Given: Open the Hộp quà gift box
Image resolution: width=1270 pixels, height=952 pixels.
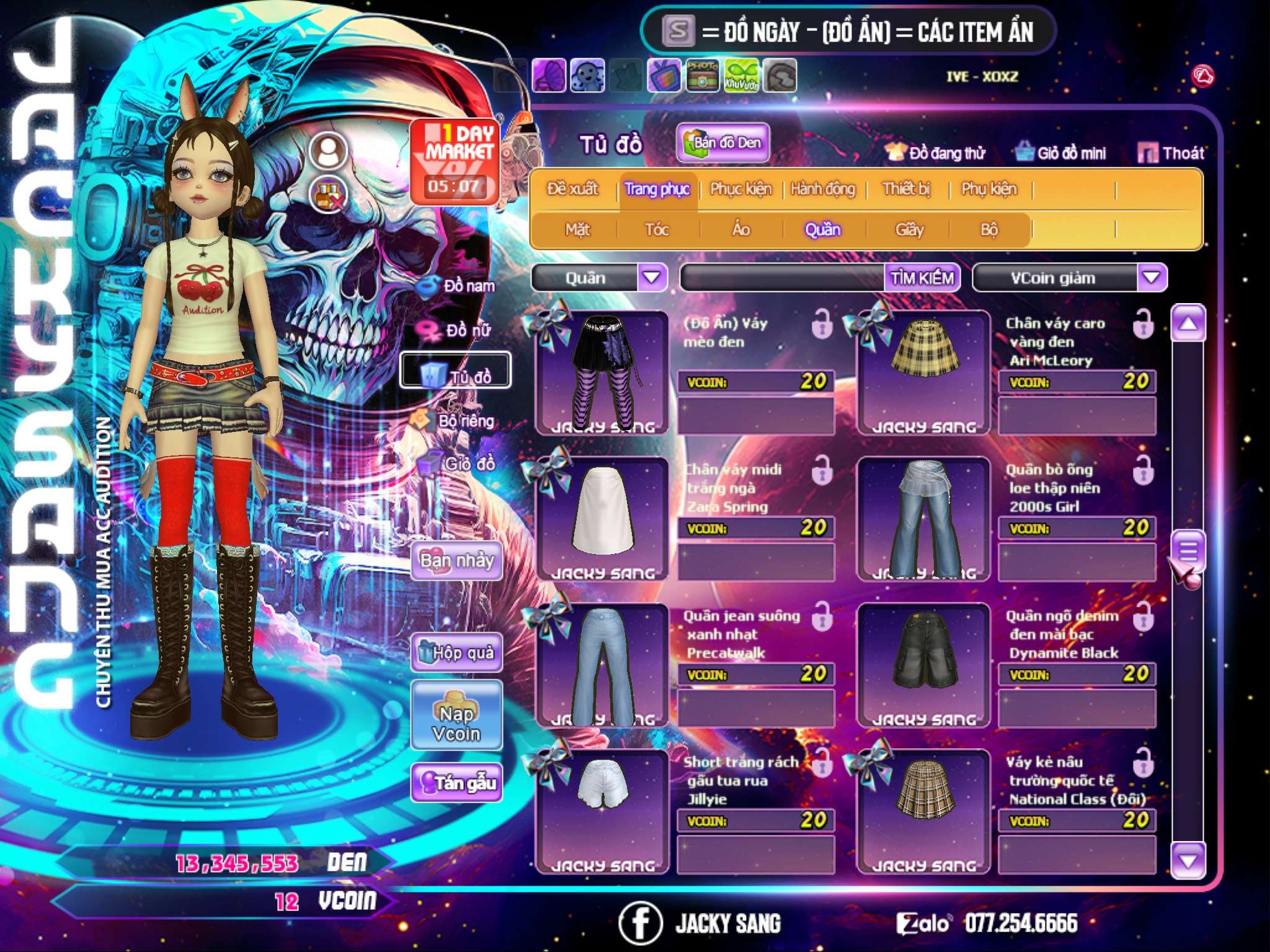Looking at the screenshot, I should pyautogui.click(x=456, y=652).
